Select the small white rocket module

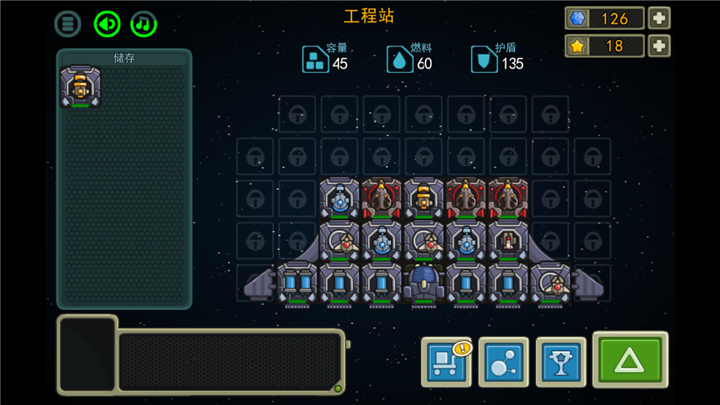[508, 241]
